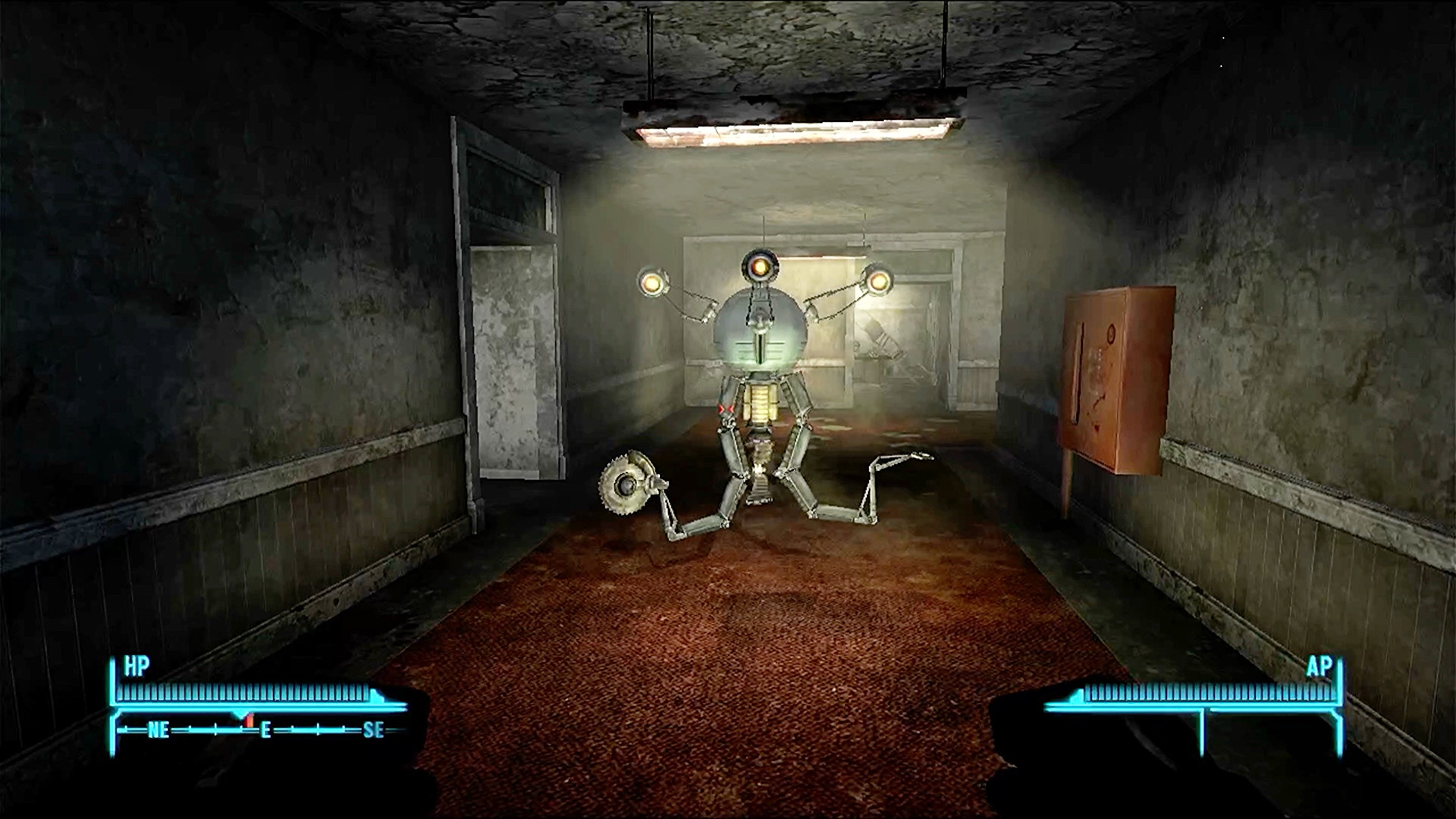Click the compass bar below HP
This screenshot has width=1456, height=819.
pyautogui.click(x=260, y=730)
